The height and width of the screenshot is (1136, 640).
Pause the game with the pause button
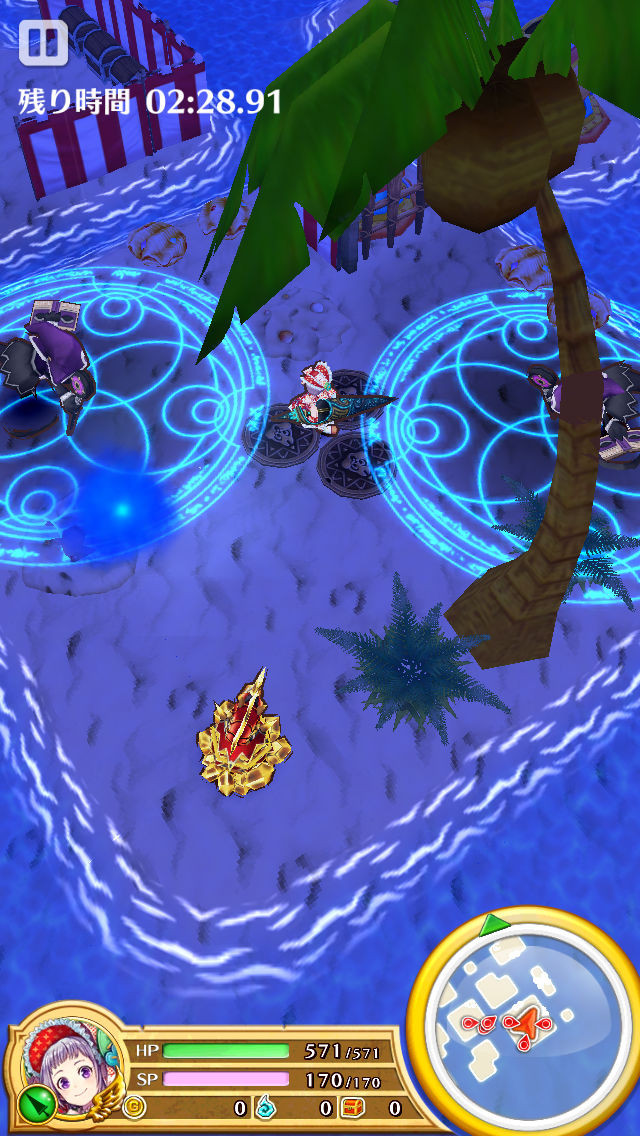click(x=43, y=43)
